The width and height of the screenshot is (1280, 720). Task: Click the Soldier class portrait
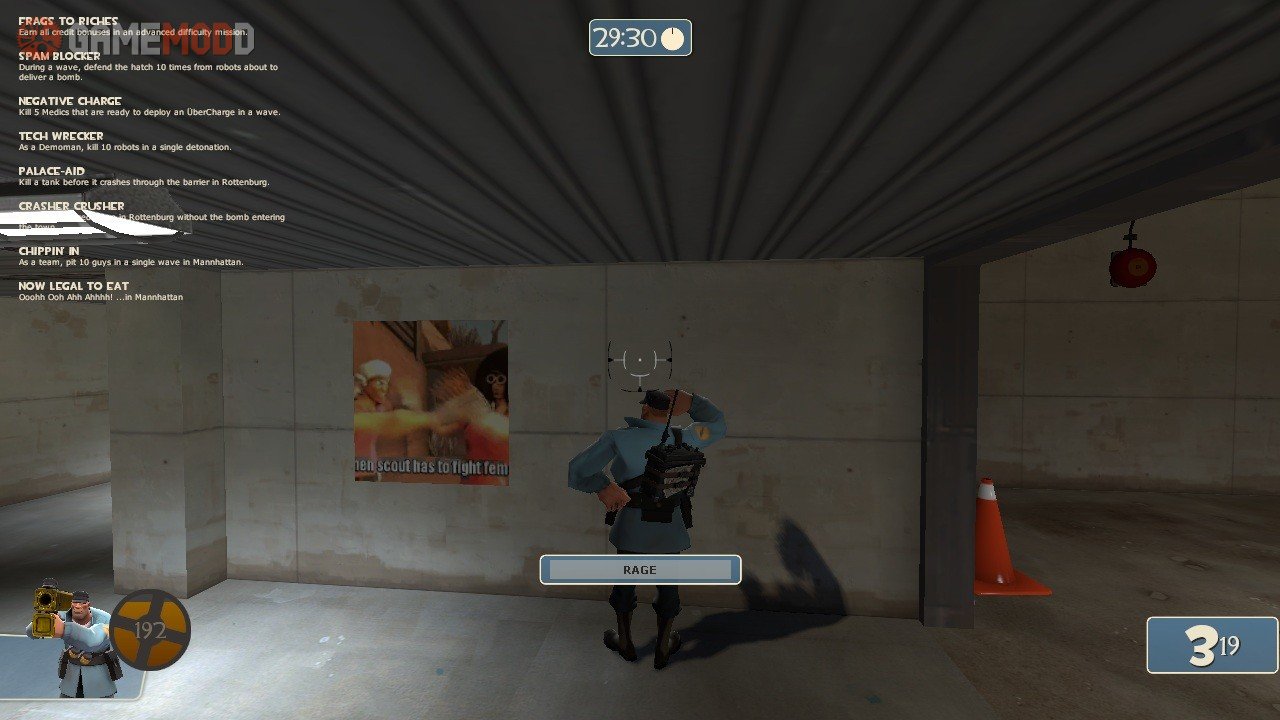(72, 640)
